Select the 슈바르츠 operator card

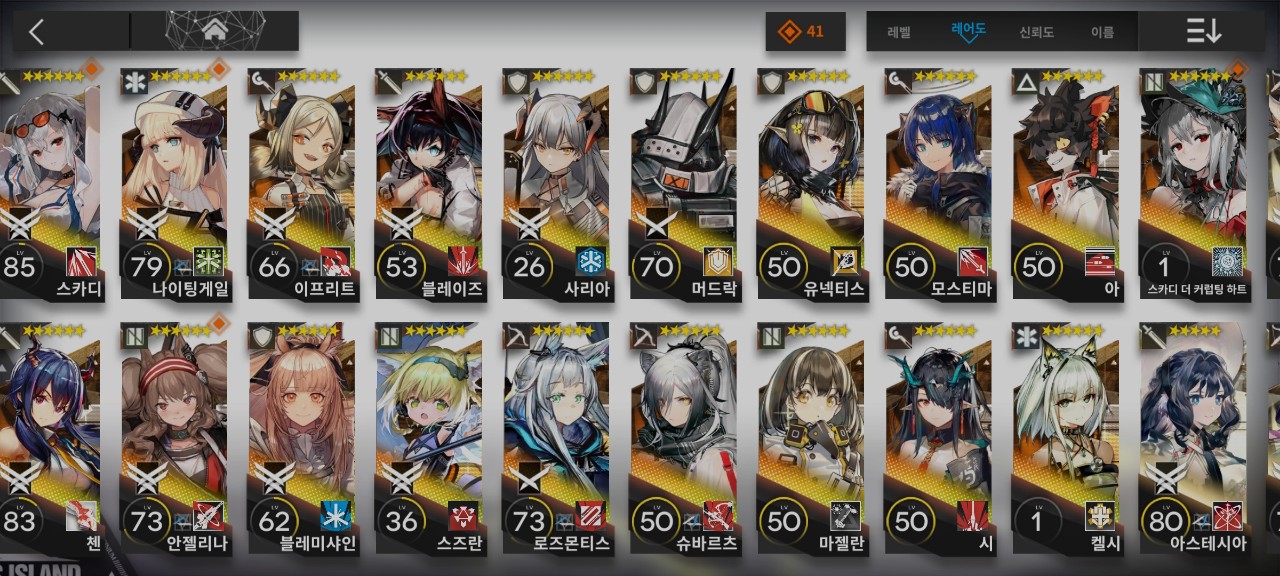684,440
